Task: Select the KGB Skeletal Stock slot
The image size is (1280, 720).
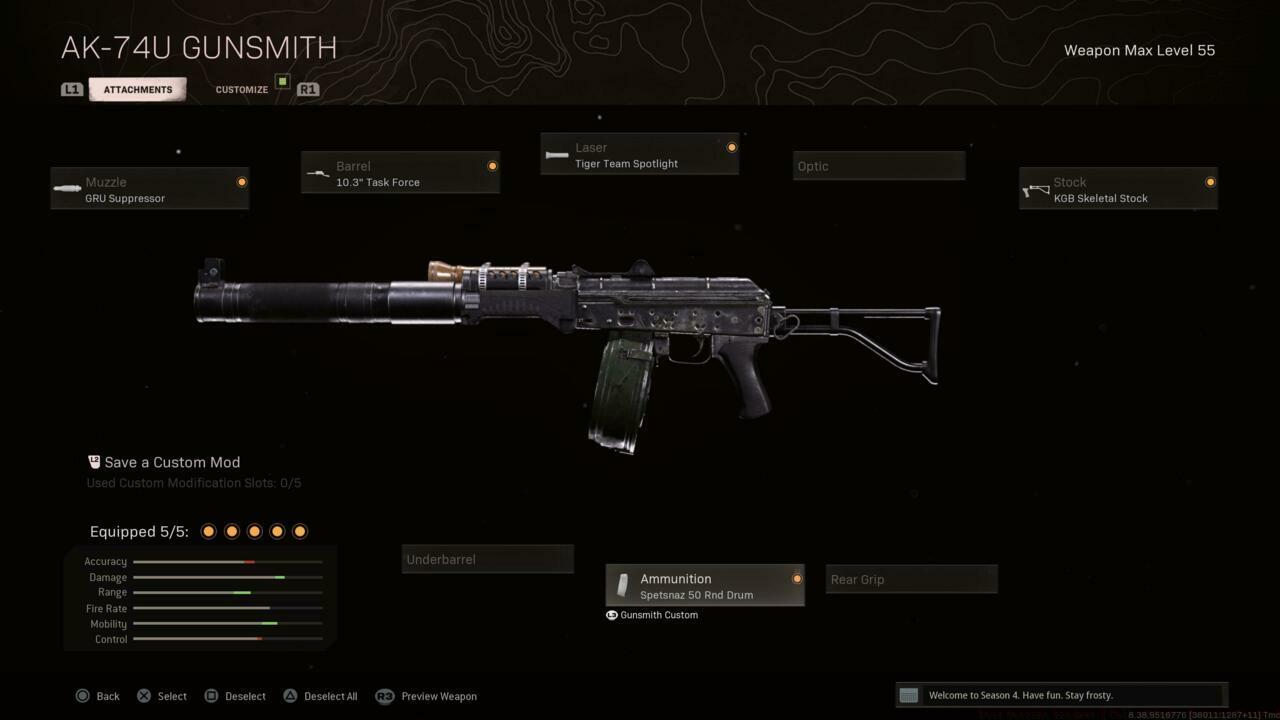Action: tap(1117, 189)
